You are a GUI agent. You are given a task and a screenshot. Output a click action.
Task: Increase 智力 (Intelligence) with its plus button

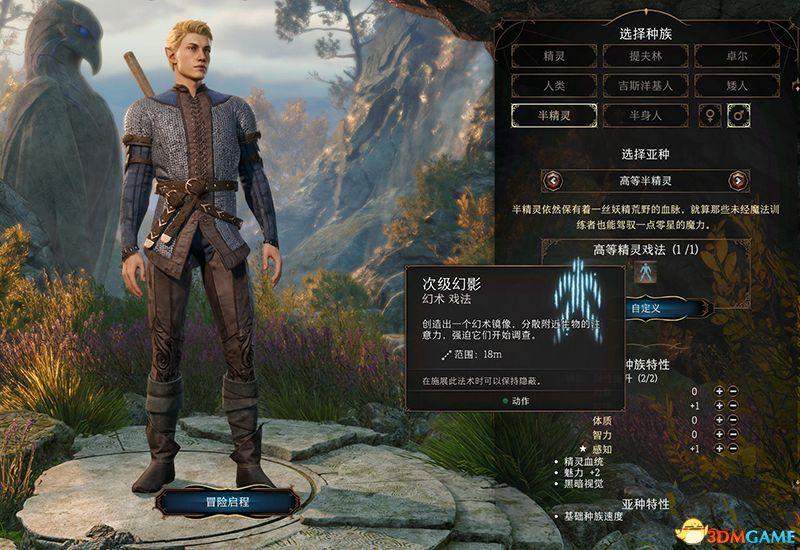719,436
